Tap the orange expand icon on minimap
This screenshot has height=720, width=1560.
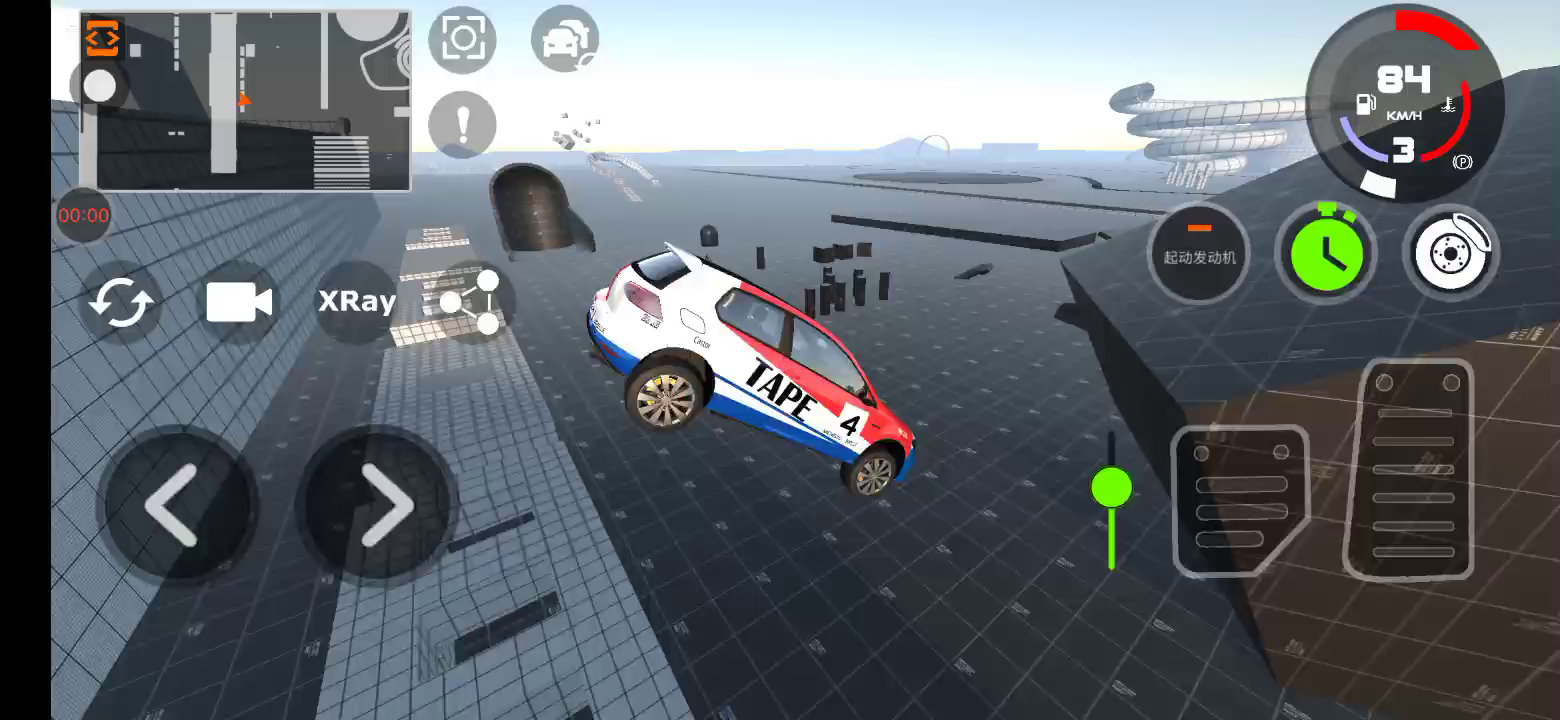[102, 38]
